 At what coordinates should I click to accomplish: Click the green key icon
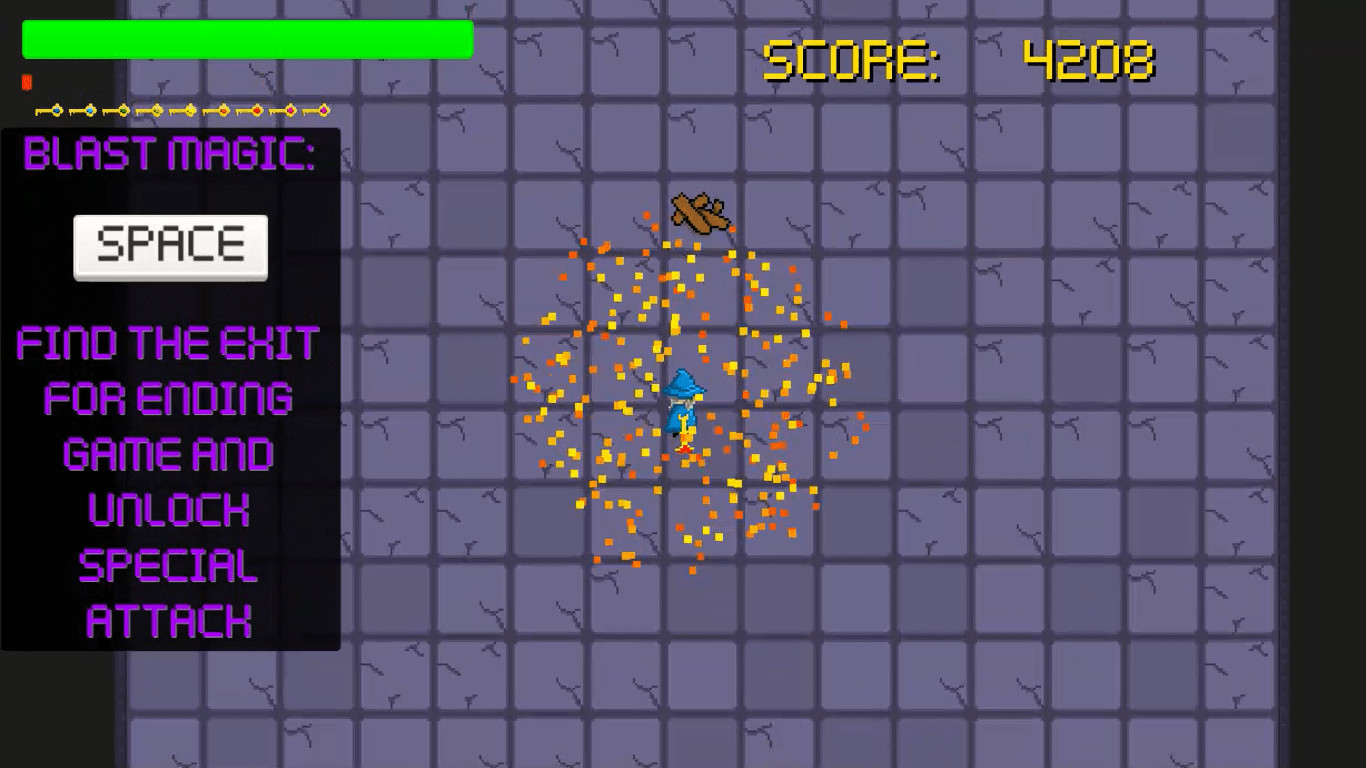click(123, 110)
